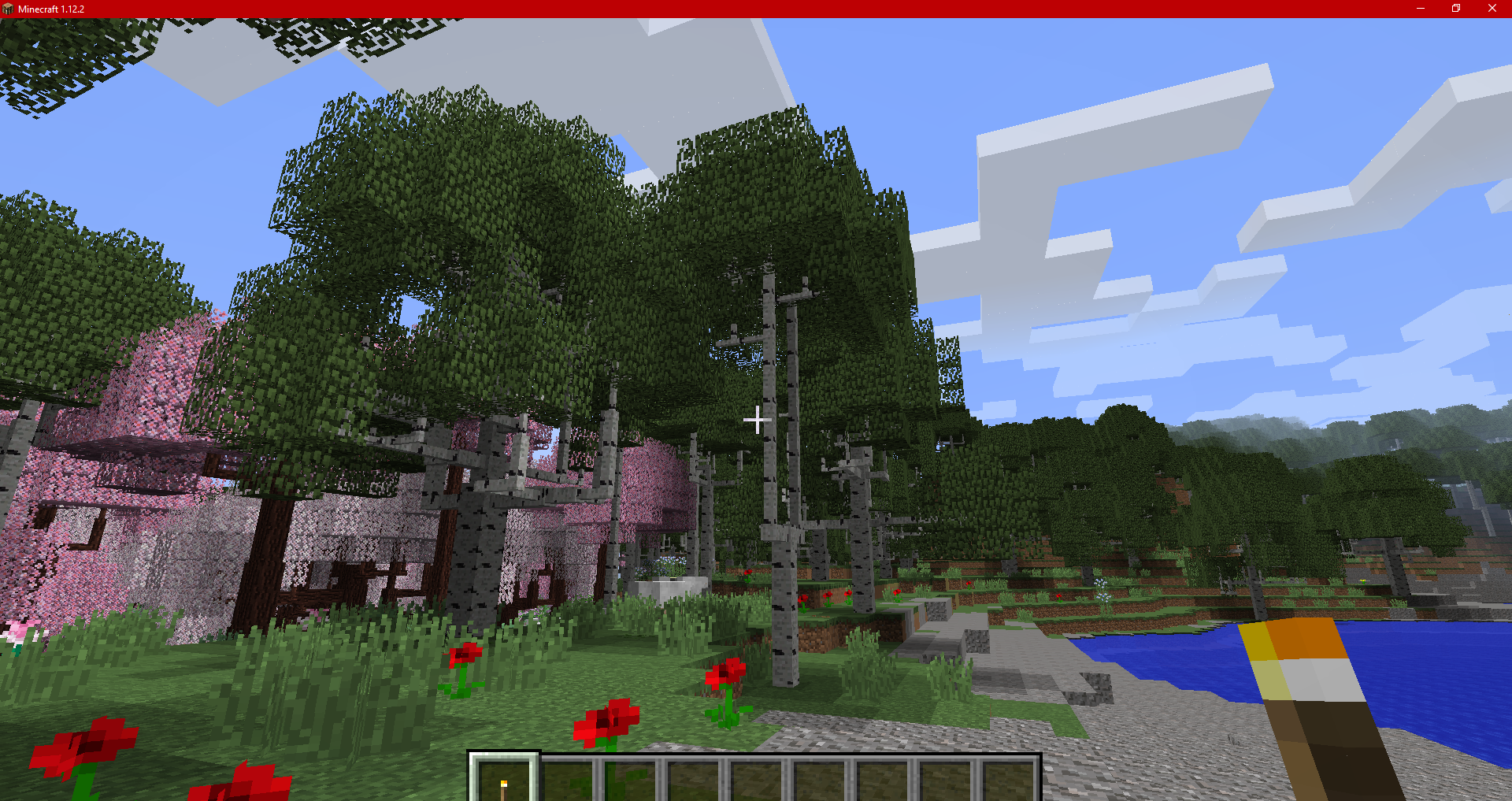The height and width of the screenshot is (801, 1512).
Task: Click the crosshair at screen center
Action: tap(757, 421)
